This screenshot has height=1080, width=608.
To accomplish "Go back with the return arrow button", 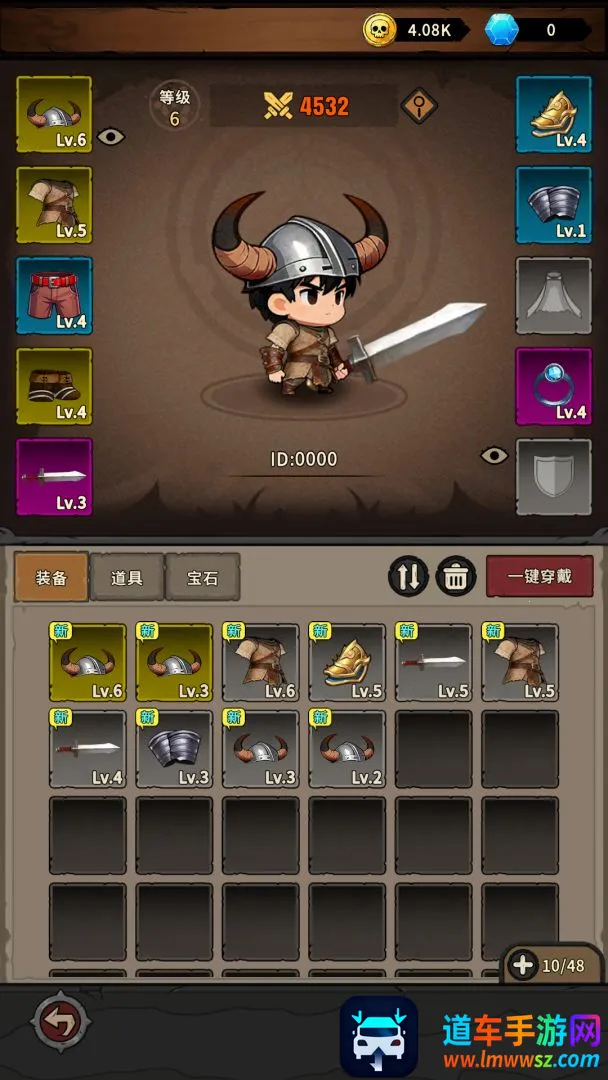I will coord(62,1022).
